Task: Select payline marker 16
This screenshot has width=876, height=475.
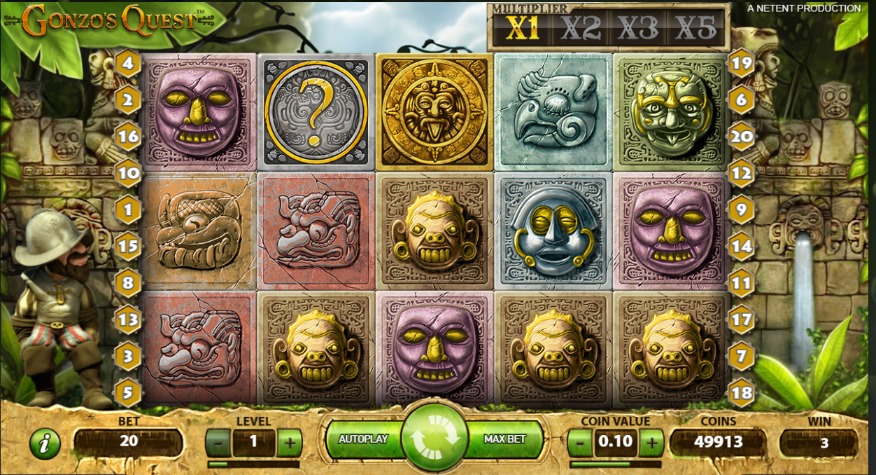Action: click(x=128, y=136)
